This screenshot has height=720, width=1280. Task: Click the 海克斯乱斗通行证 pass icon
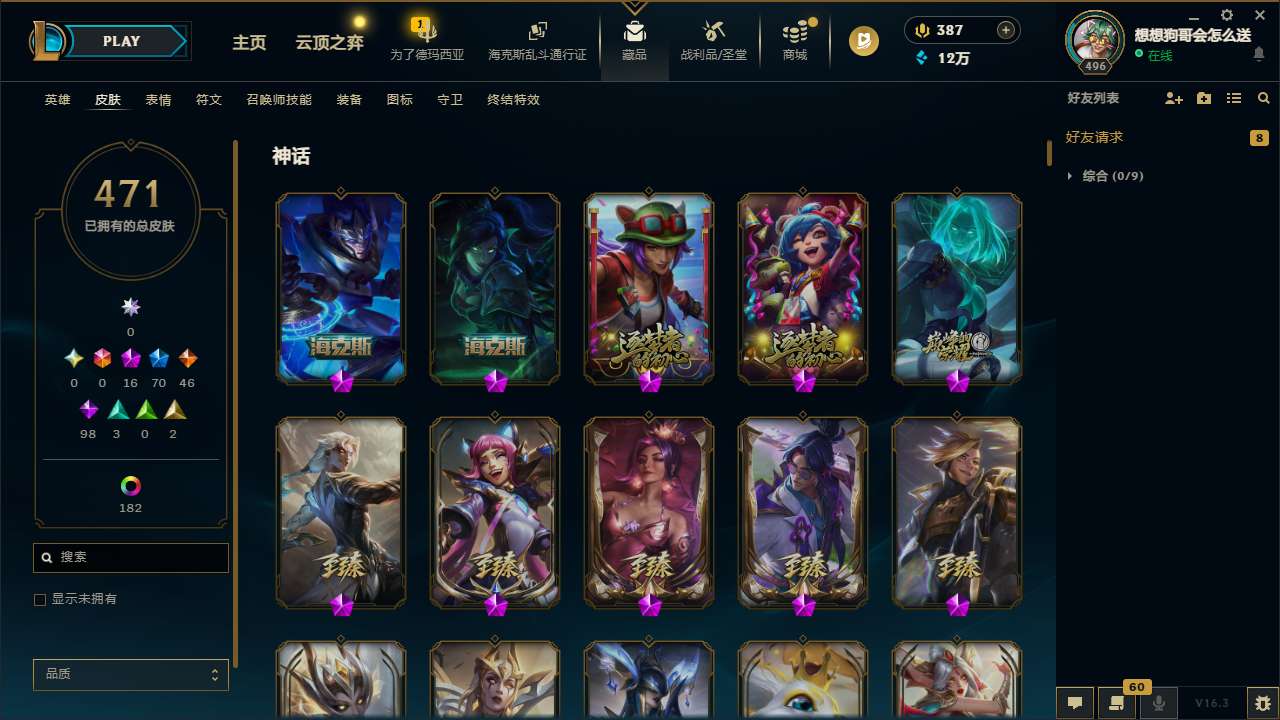pyautogui.click(x=537, y=41)
